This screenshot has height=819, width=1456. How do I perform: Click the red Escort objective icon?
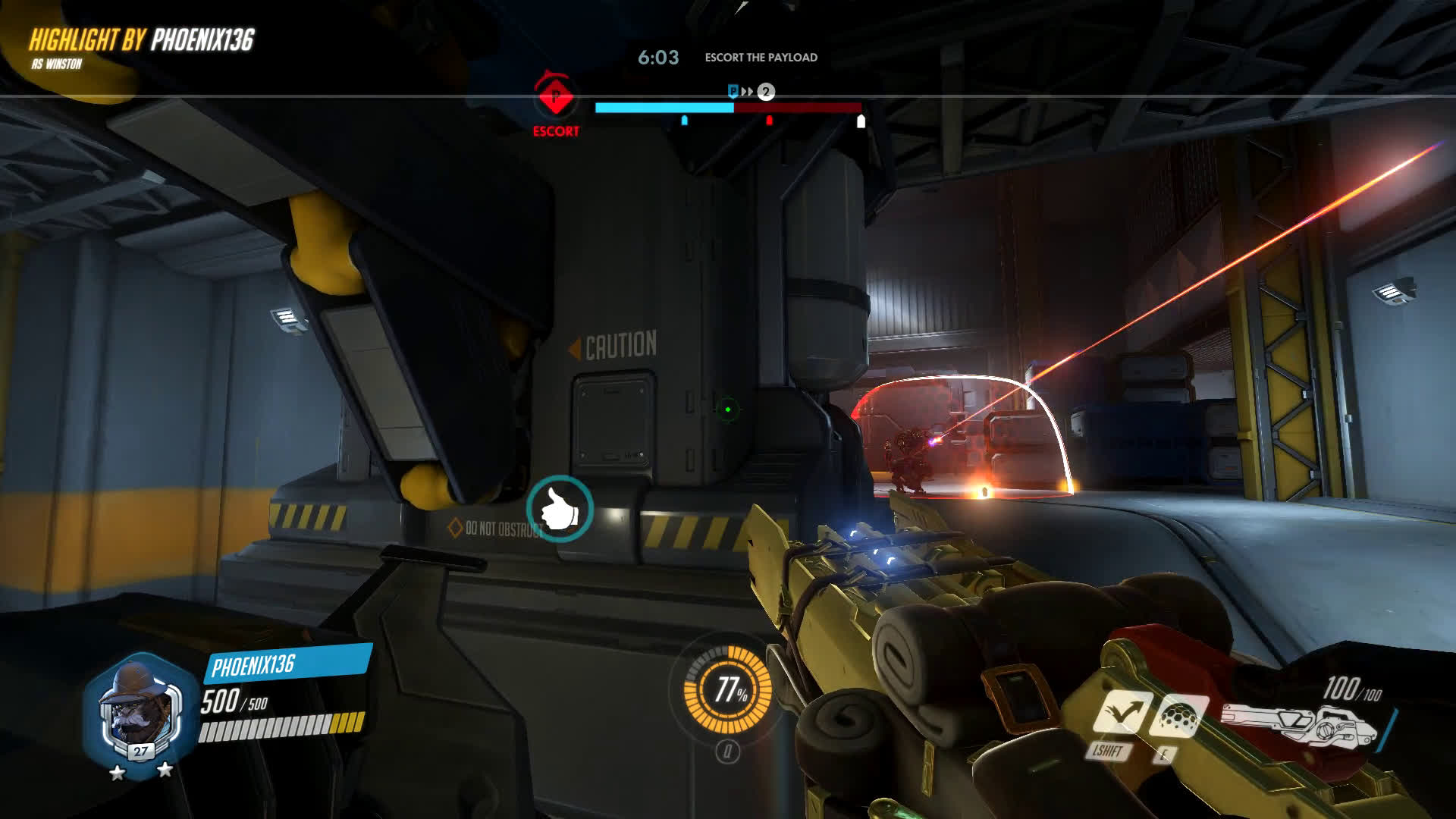click(556, 97)
